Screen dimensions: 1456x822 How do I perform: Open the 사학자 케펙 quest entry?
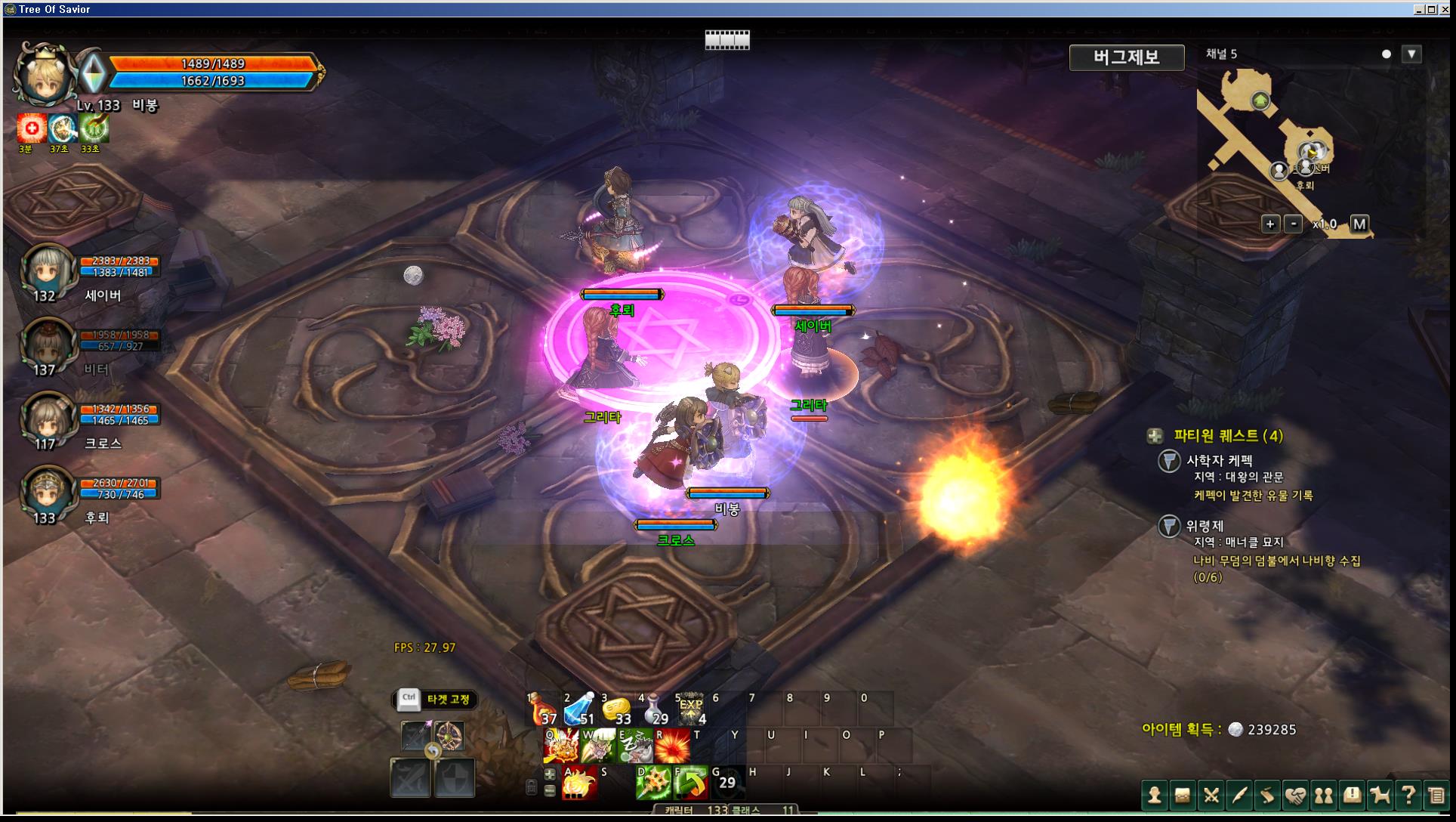coord(1219,460)
